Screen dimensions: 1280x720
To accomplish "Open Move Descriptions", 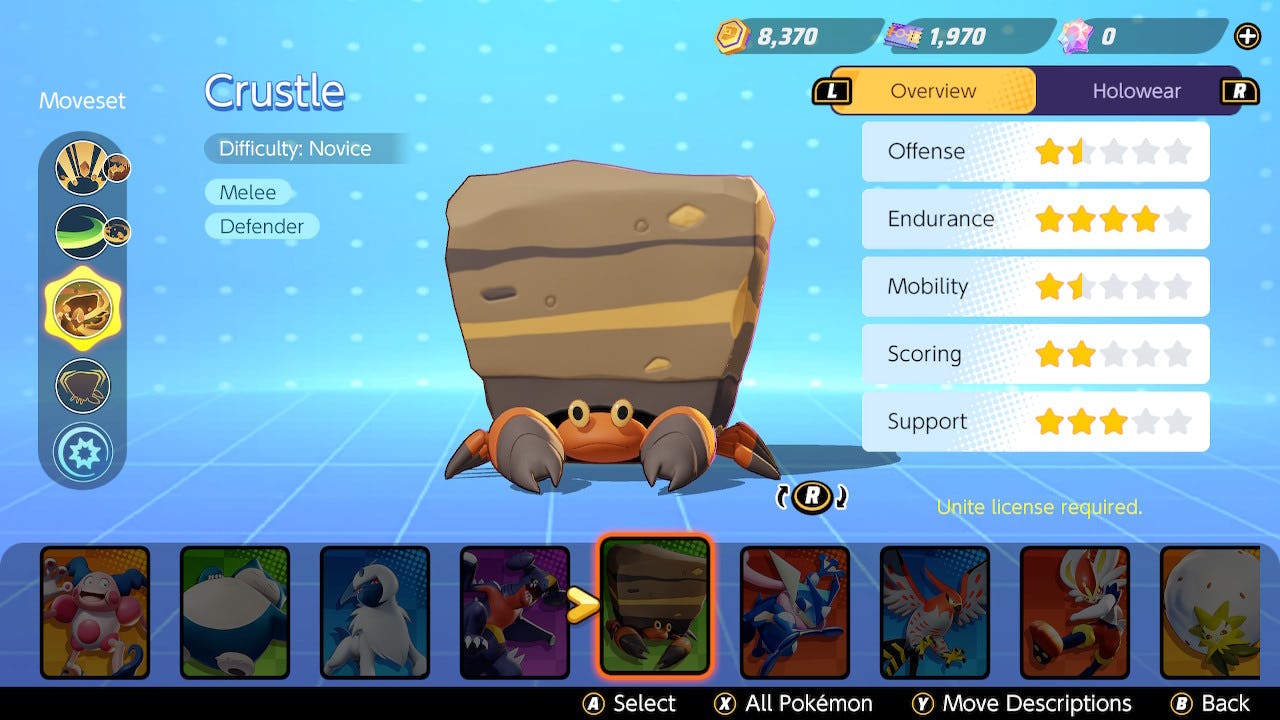I will click(x=1022, y=703).
